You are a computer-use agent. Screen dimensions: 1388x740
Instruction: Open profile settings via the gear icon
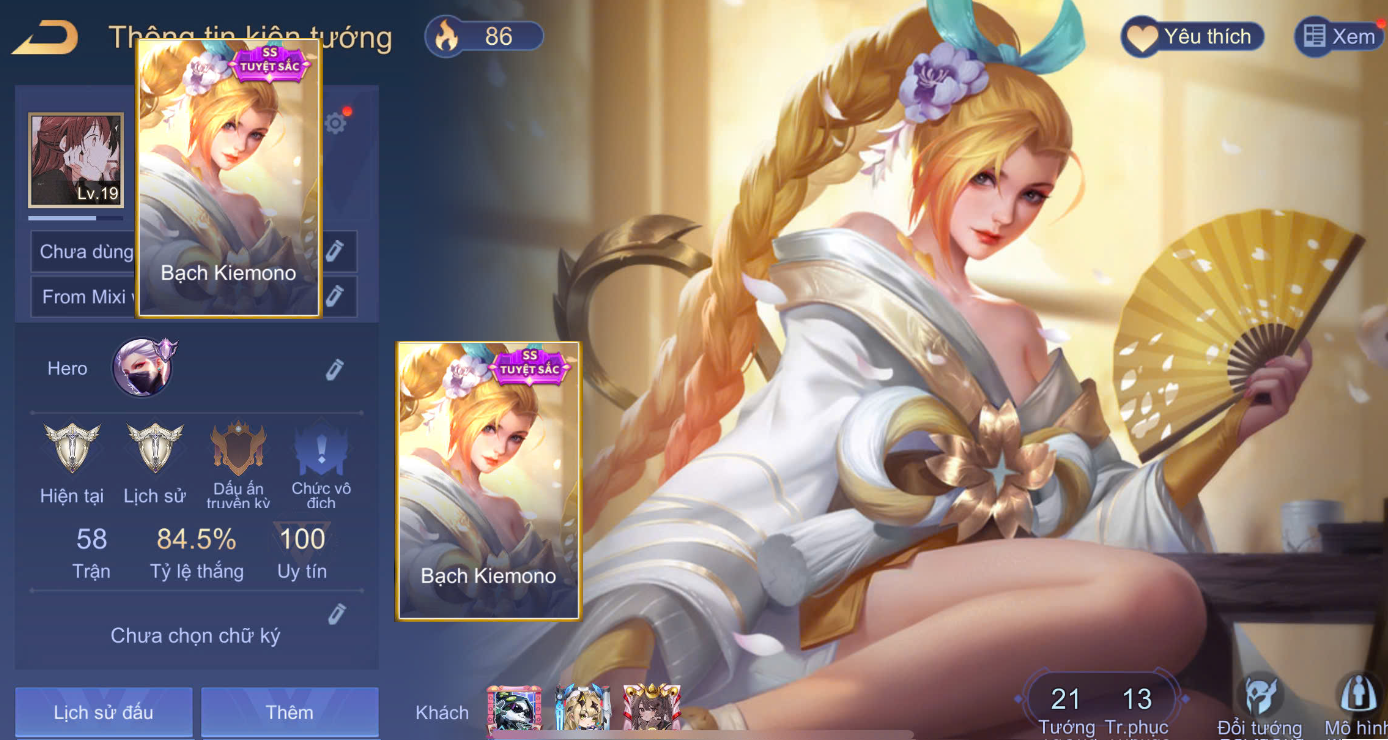336,123
